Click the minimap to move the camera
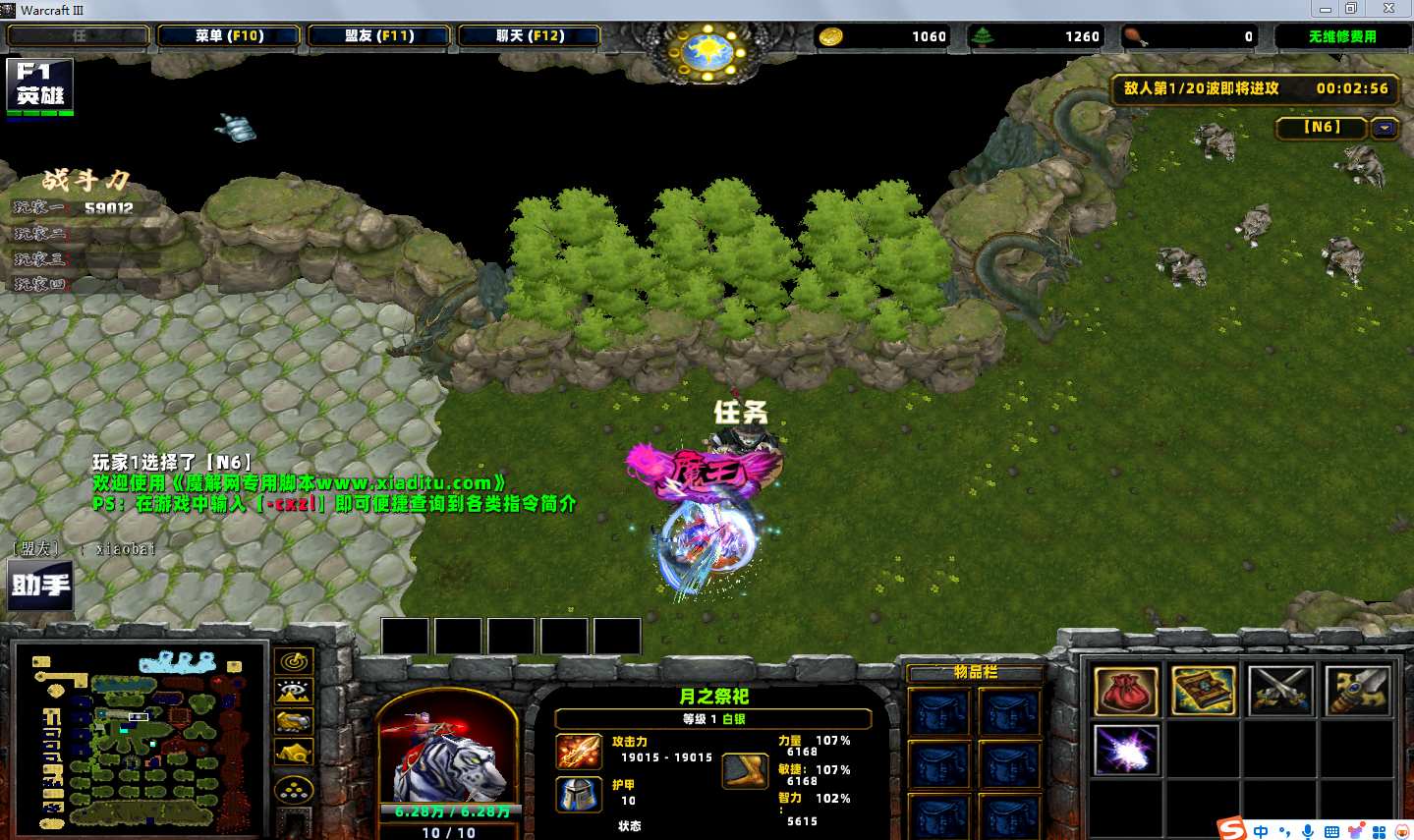Viewport: 1414px width, 840px height. coord(140,739)
